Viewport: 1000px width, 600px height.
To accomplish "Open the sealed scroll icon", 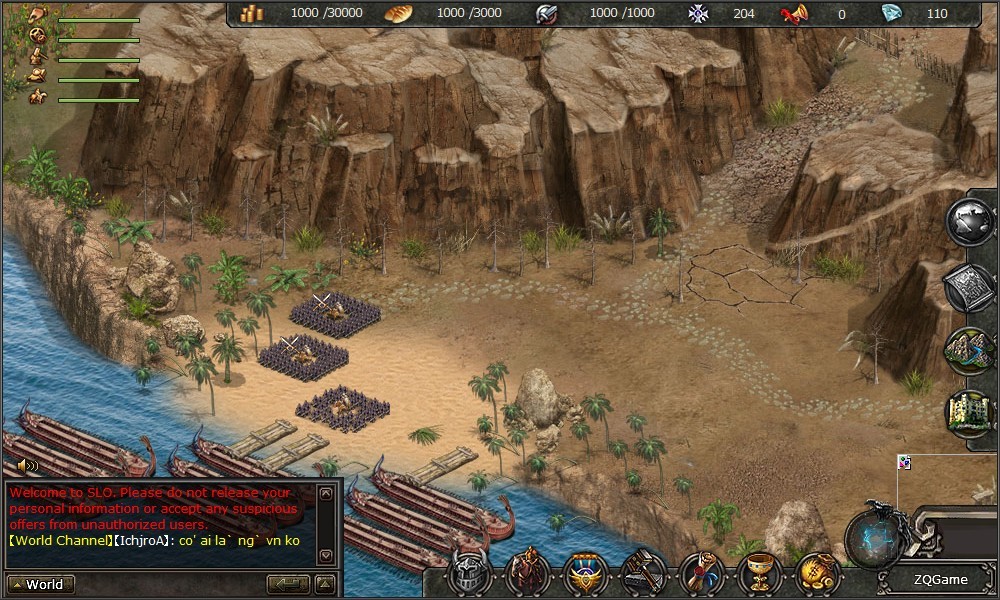I will pyautogui.click(x=701, y=574).
